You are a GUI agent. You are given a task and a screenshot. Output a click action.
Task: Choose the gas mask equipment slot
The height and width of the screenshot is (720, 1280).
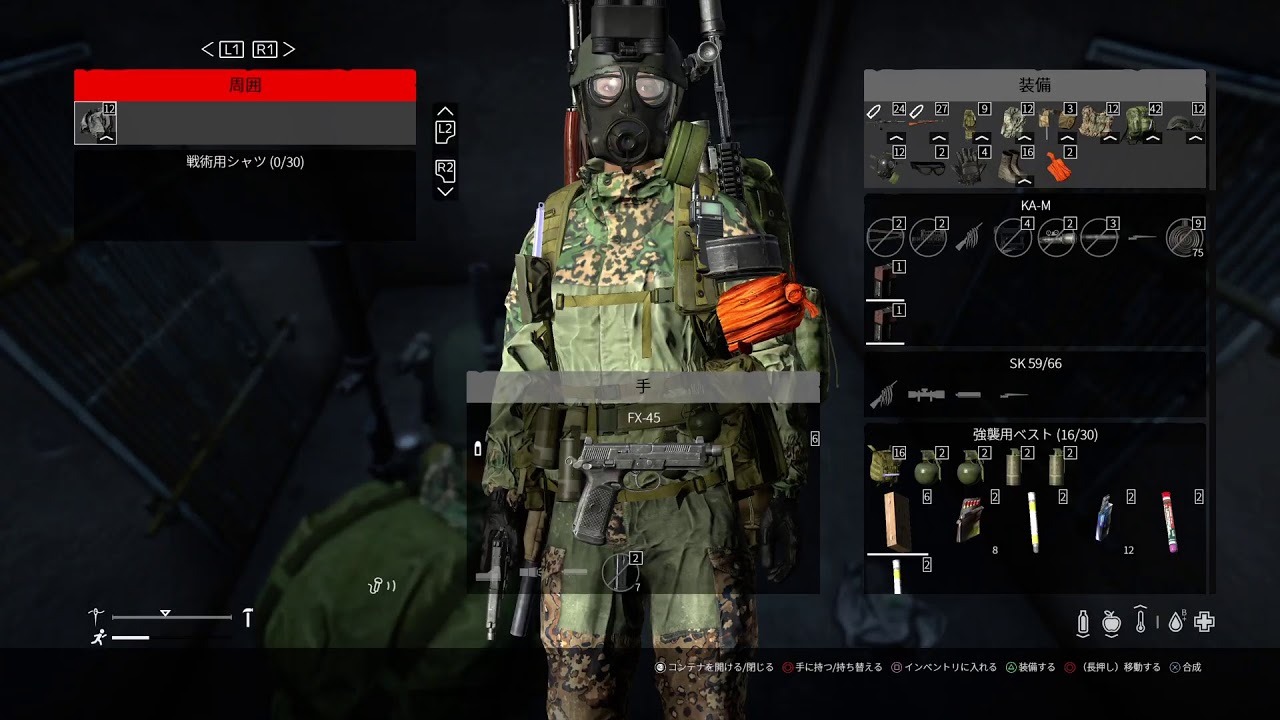point(883,166)
